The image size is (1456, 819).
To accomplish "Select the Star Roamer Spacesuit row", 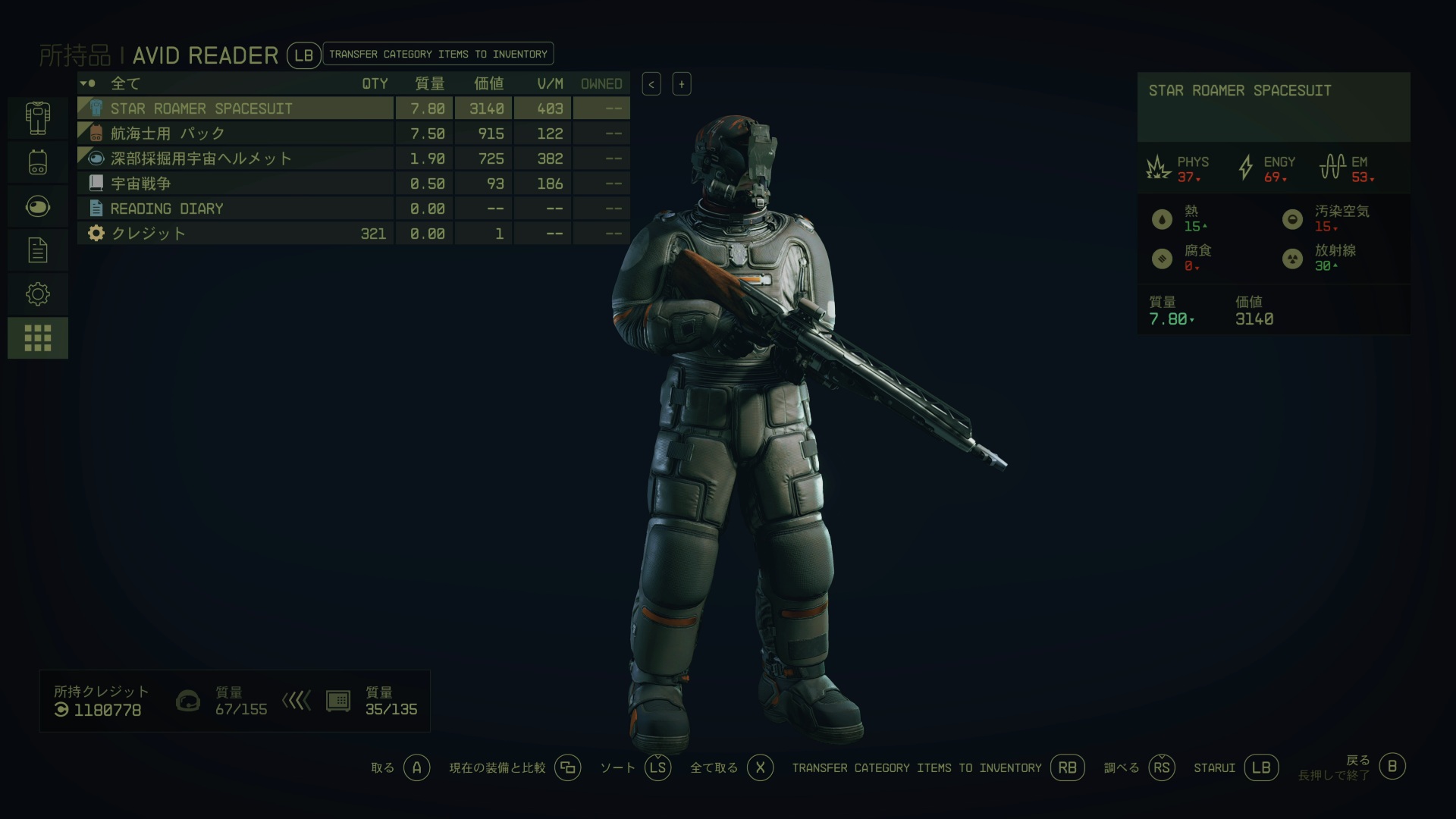I will [x=235, y=108].
